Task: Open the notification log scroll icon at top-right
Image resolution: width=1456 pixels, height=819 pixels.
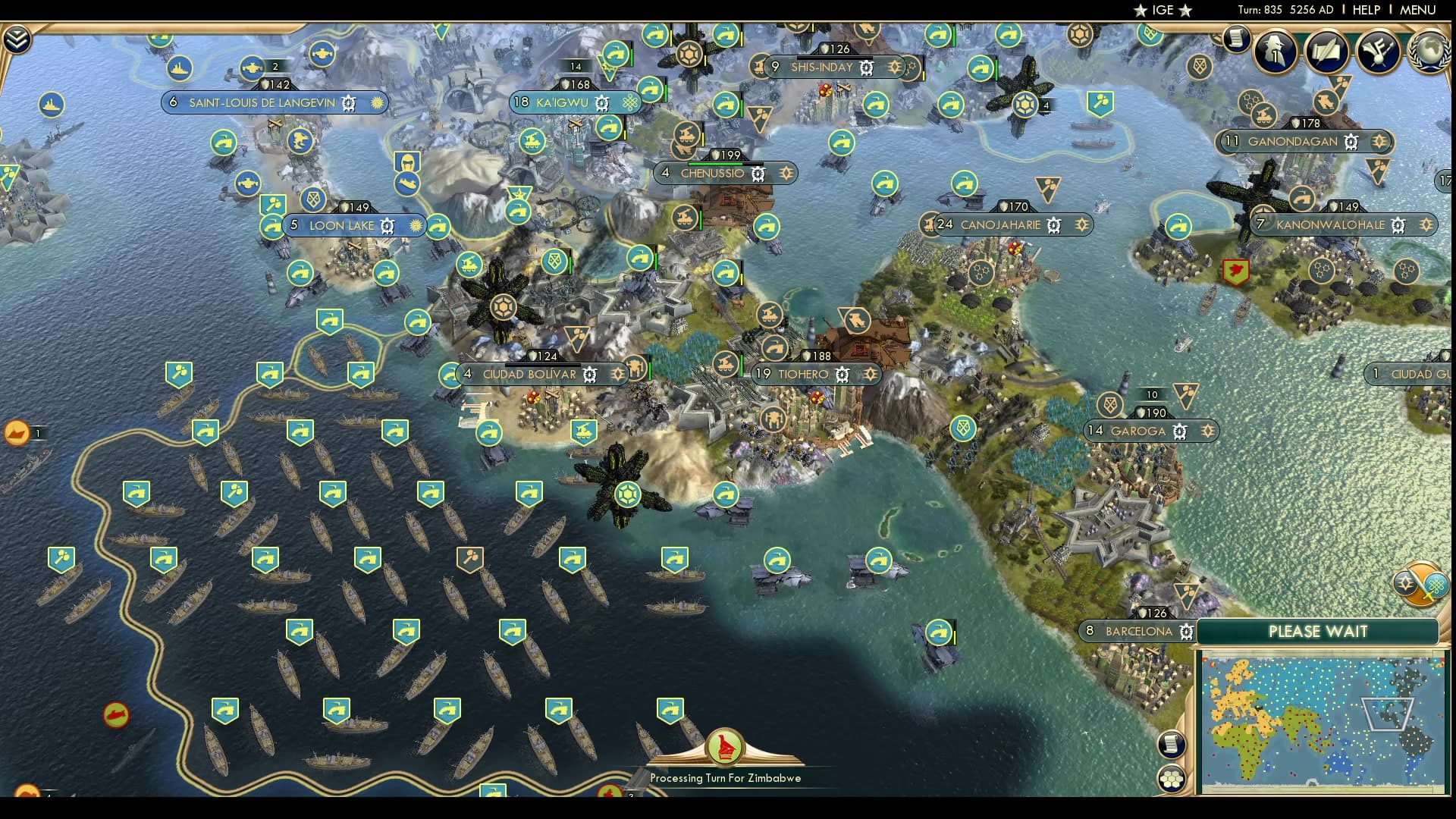Action: pyautogui.click(x=1236, y=38)
